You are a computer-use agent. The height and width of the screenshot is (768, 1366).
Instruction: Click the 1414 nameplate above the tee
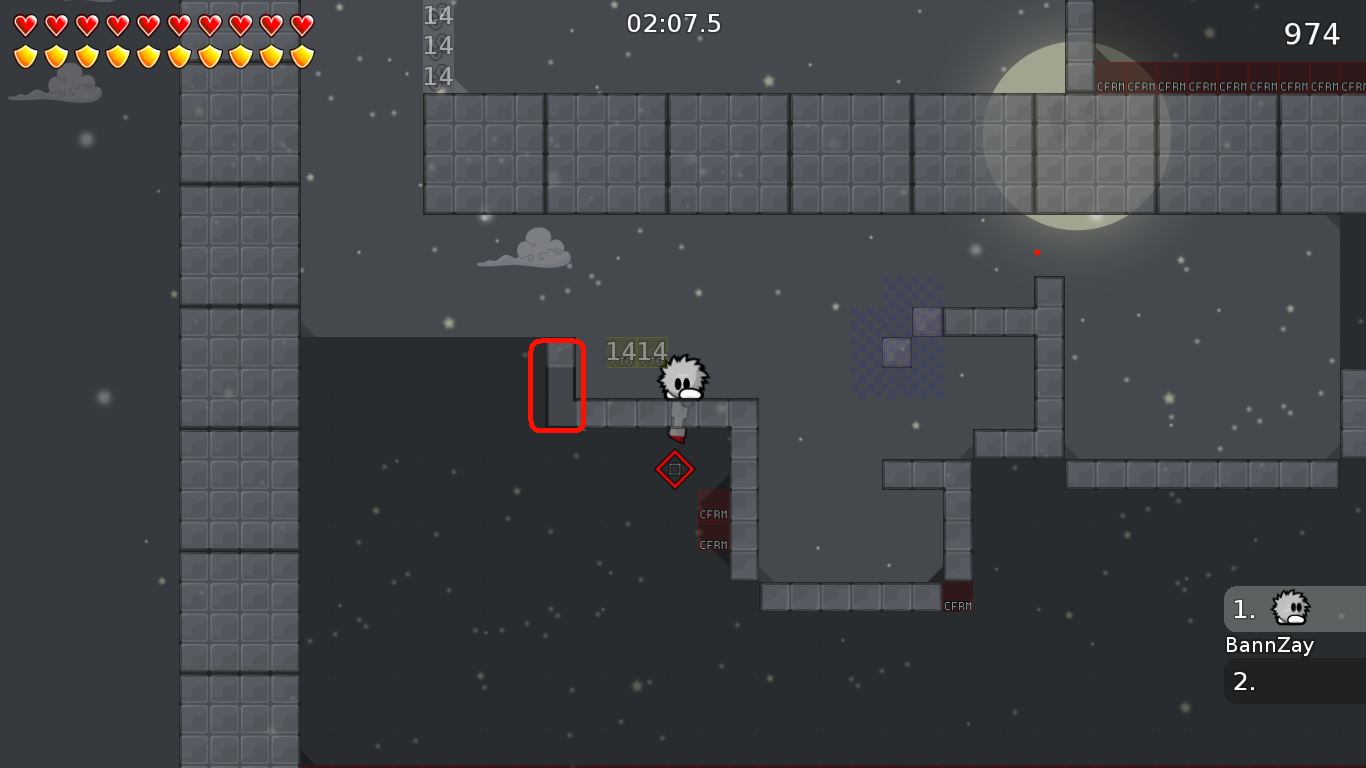click(637, 352)
